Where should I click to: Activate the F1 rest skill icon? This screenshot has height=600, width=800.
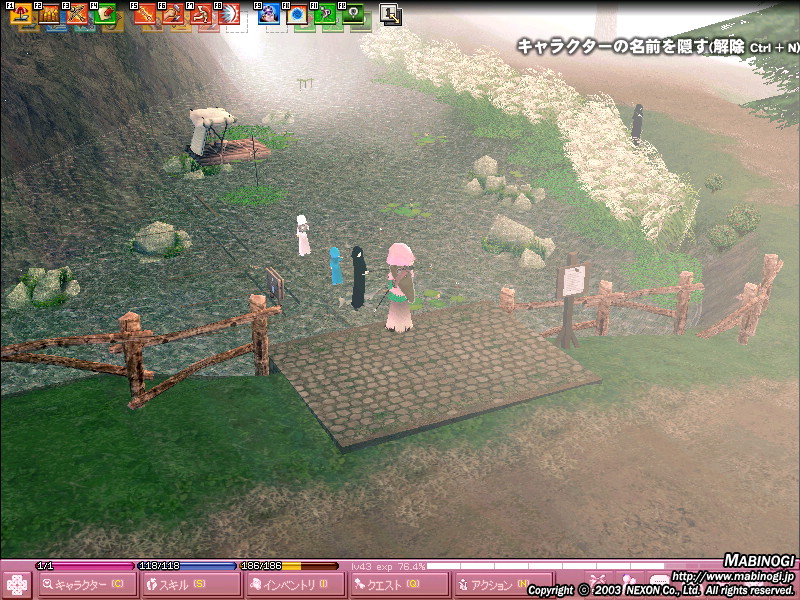tap(21, 14)
